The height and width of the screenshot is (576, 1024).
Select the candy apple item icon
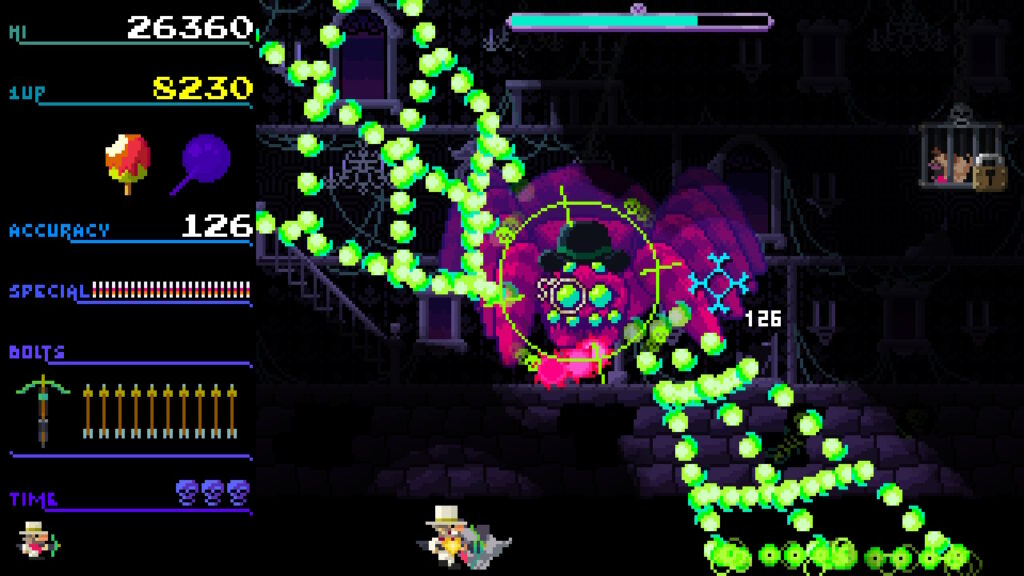pyautogui.click(x=128, y=160)
